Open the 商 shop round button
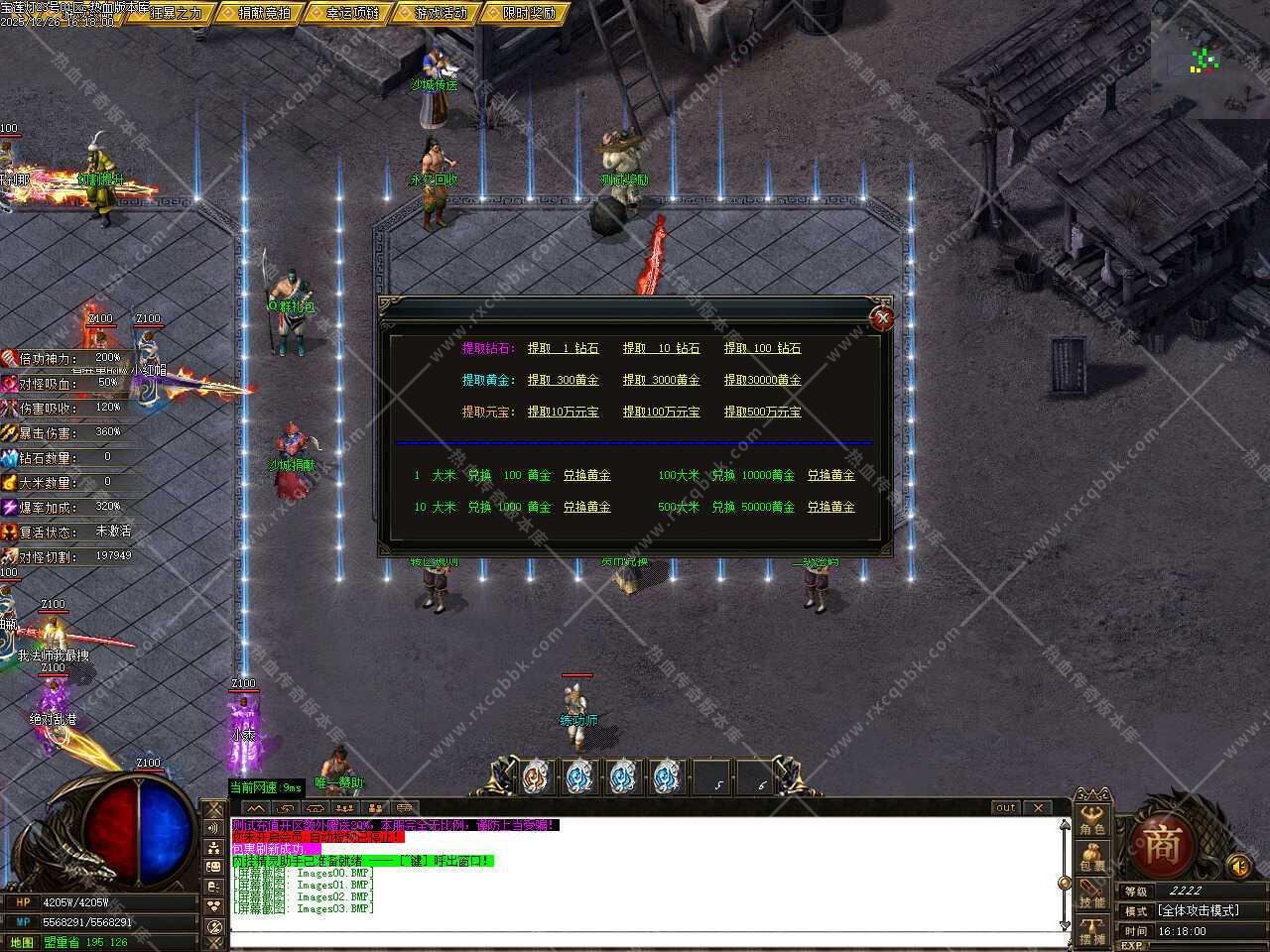1270x952 pixels. (x=1161, y=846)
